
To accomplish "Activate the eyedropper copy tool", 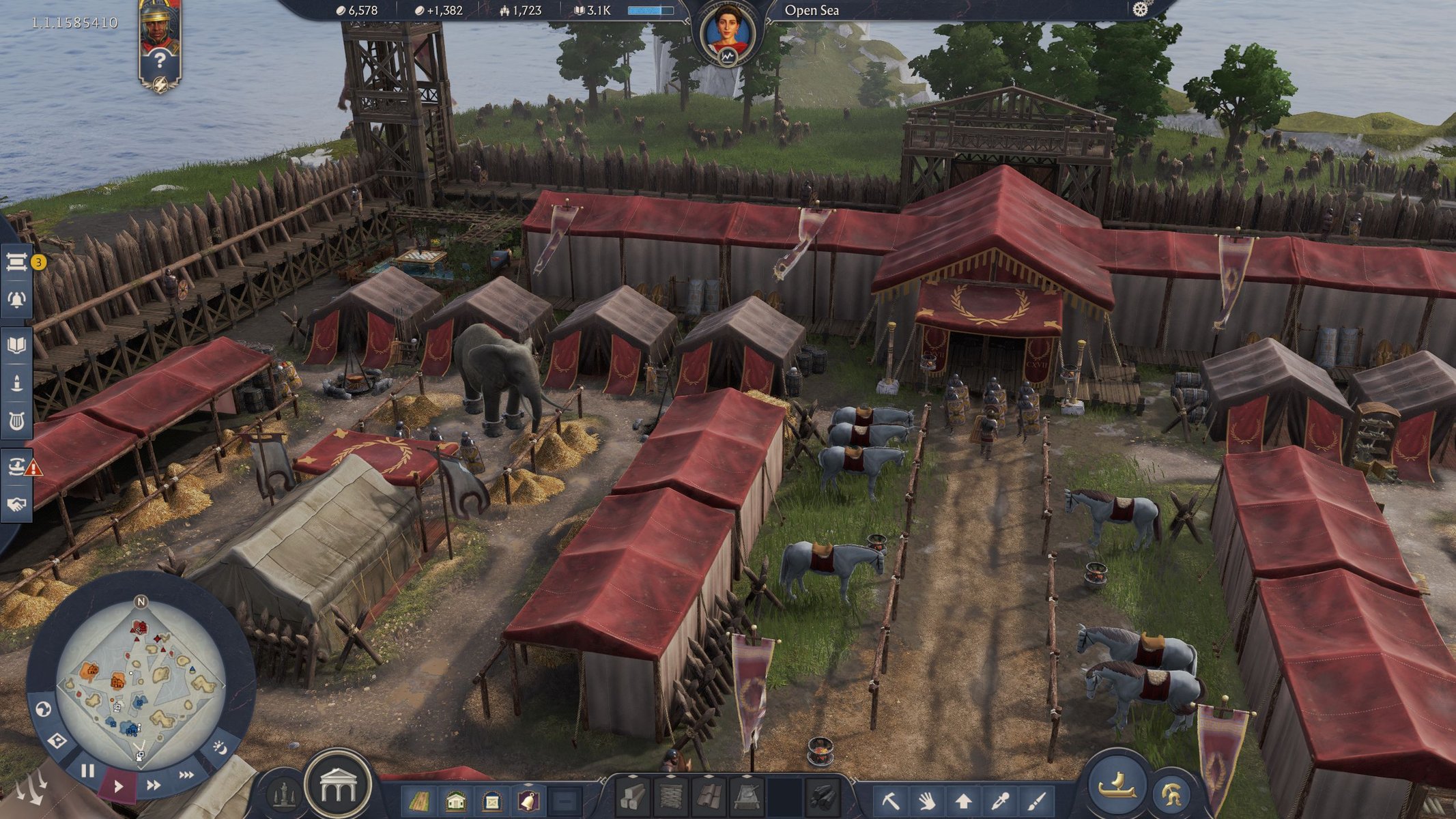I will 999,800.
